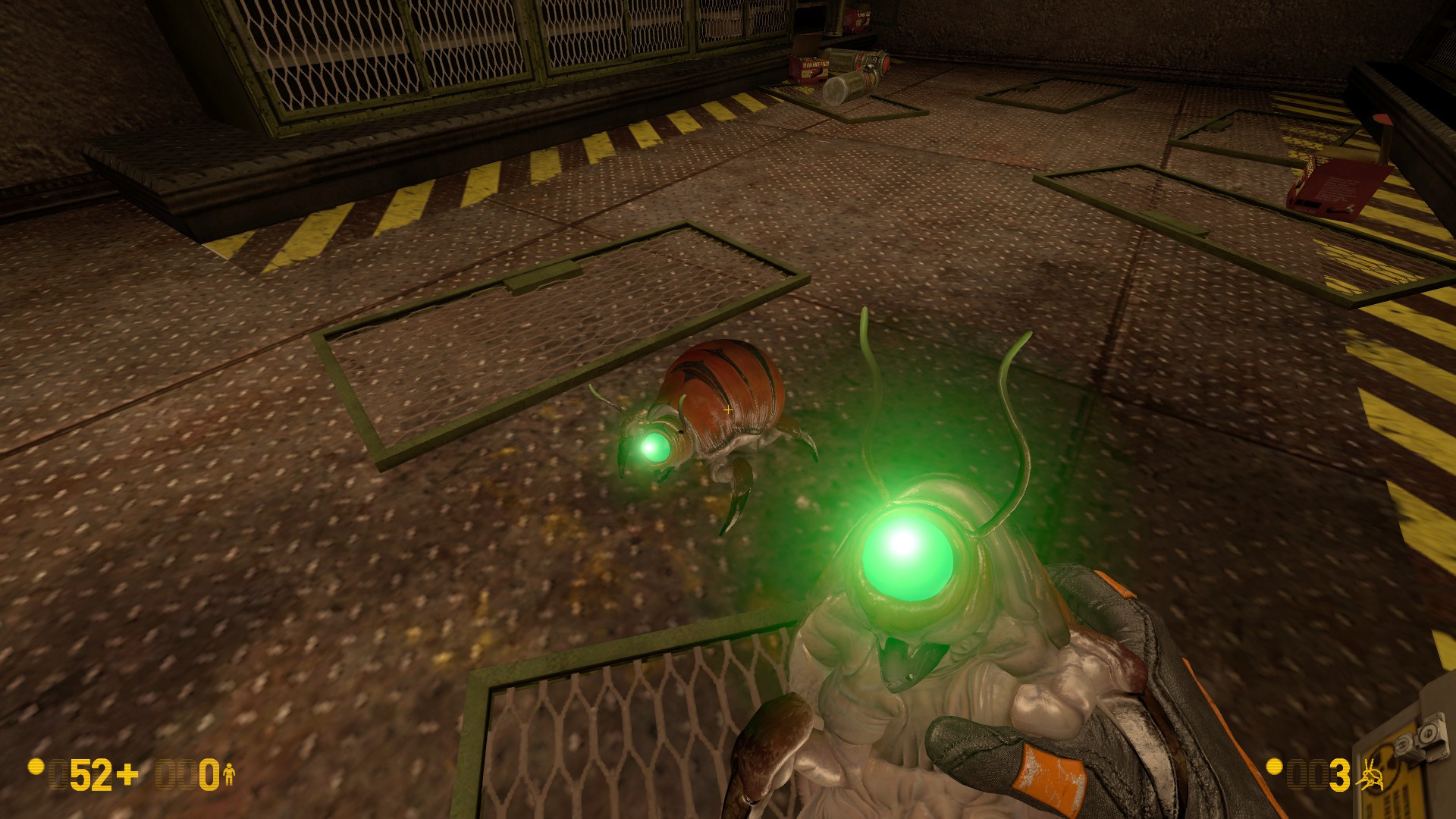The width and height of the screenshot is (1456, 819).
Task: Click the armor counter showing 0
Action: point(210,775)
